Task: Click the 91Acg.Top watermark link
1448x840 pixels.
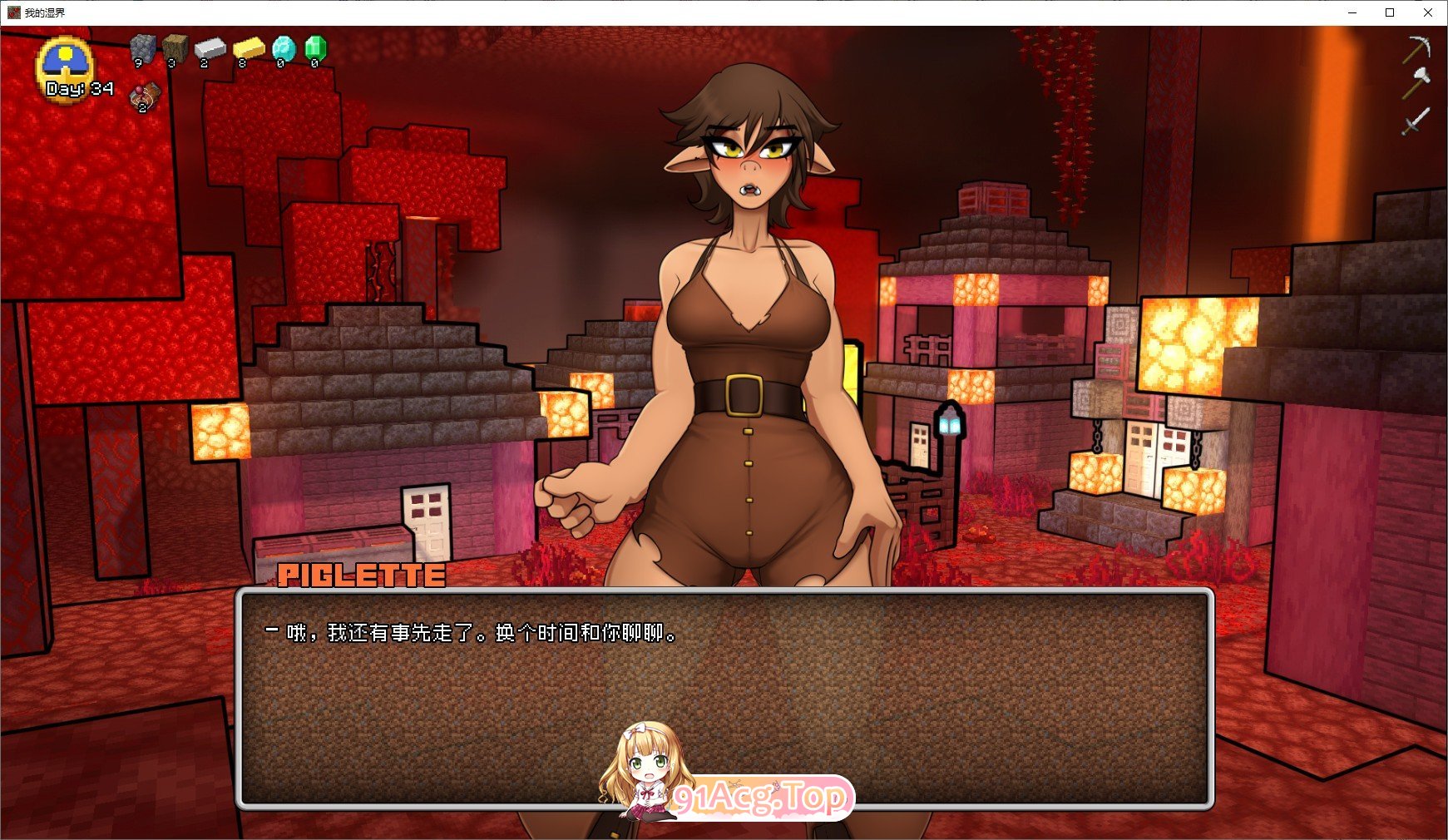Action: (753, 798)
